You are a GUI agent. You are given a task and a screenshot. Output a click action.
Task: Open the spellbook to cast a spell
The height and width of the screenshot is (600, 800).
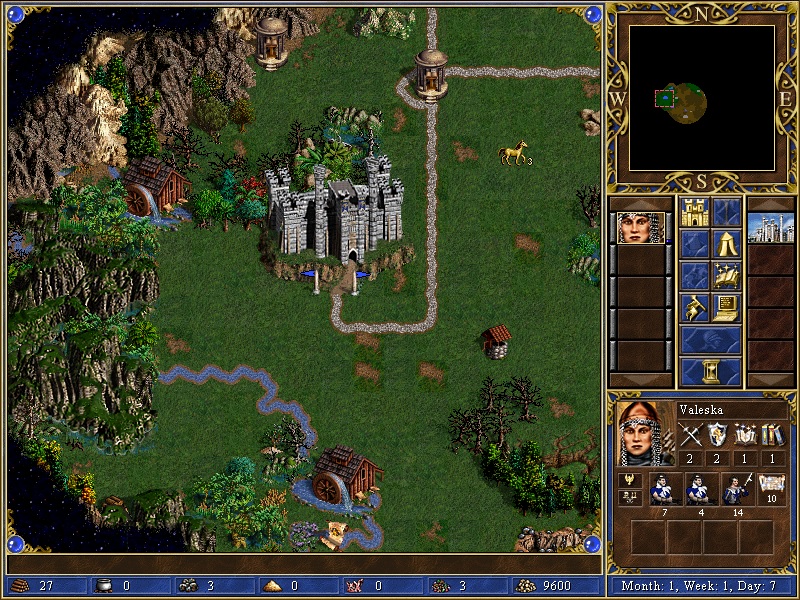pos(727,275)
